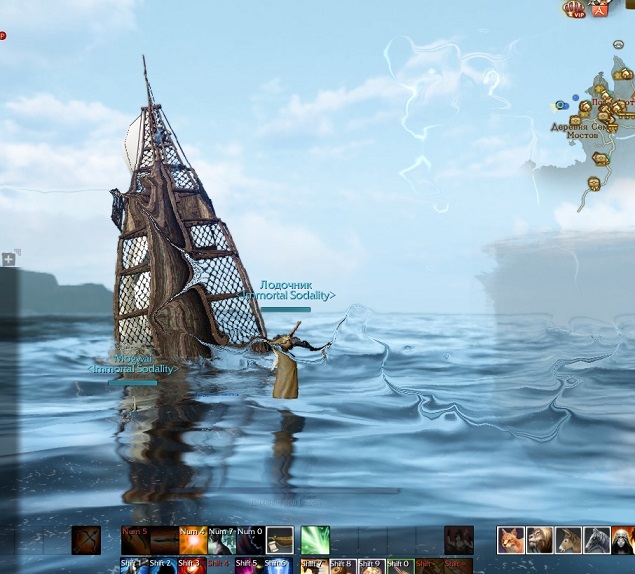Activate the green beam skill
635x574 pixels.
[x=315, y=540]
